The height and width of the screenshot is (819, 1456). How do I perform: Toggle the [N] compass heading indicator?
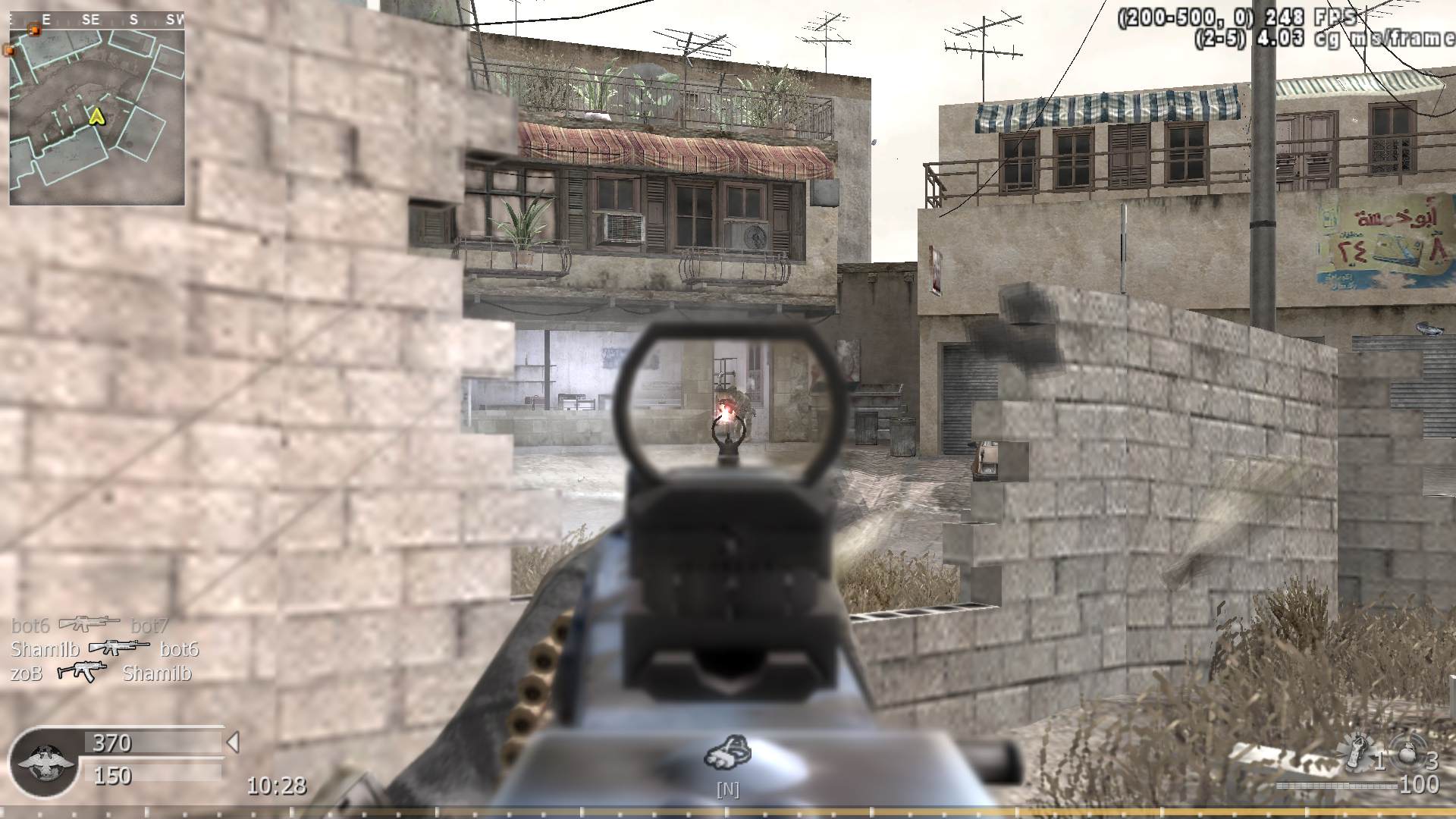pyautogui.click(x=728, y=789)
